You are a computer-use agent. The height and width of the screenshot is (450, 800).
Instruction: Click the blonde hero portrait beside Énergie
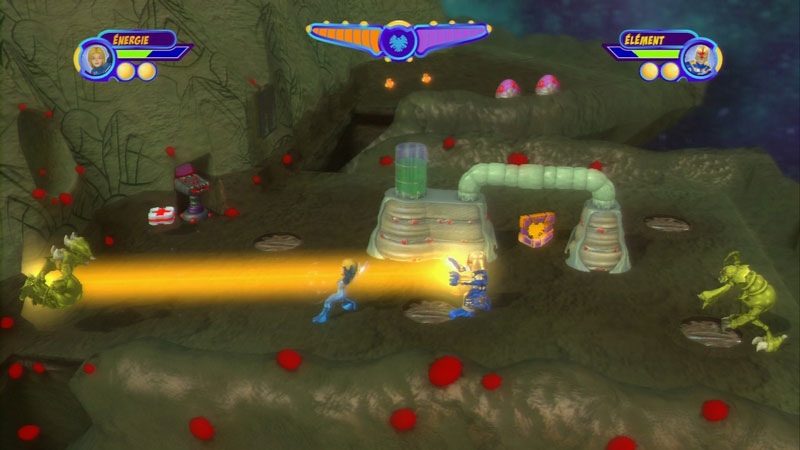[97, 56]
